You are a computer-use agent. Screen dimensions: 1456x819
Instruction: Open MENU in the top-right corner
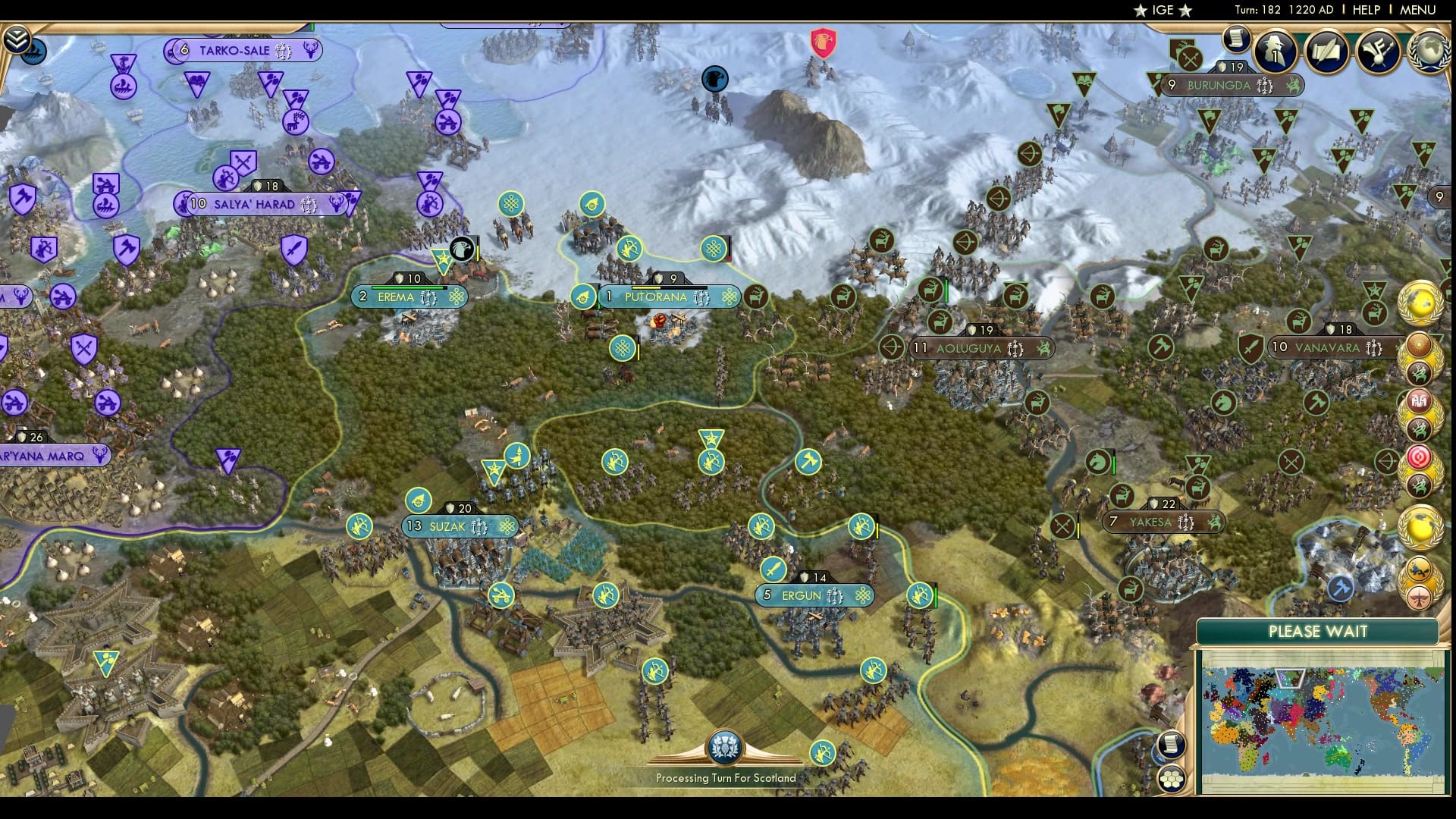pyautogui.click(x=1418, y=11)
